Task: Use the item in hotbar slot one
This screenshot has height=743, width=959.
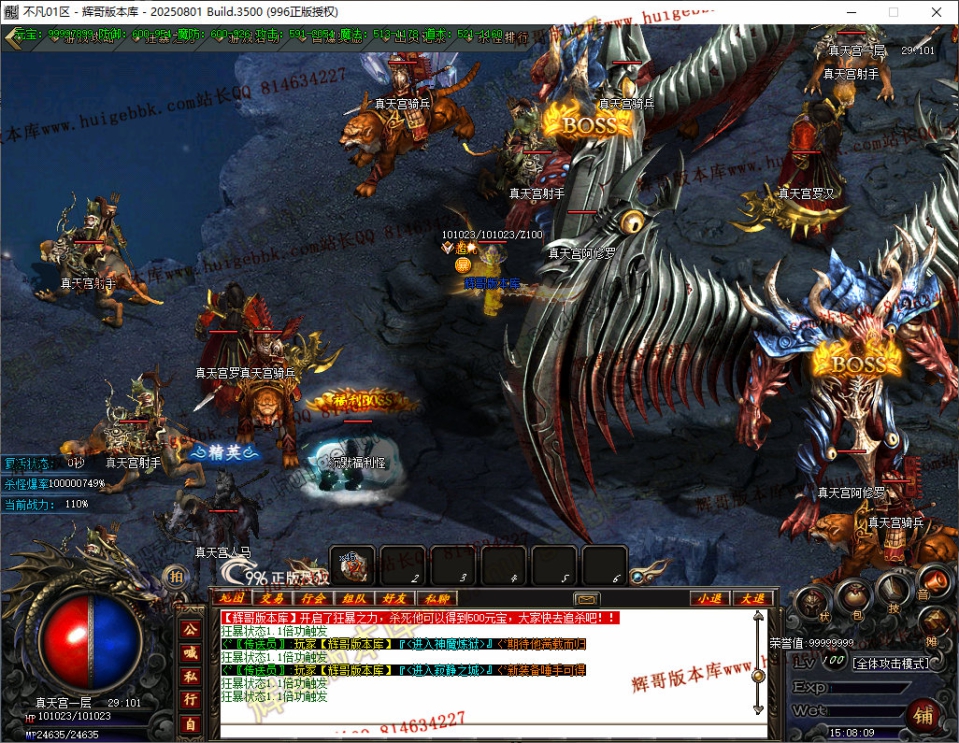Action: pyautogui.click(x=353, y=565)
